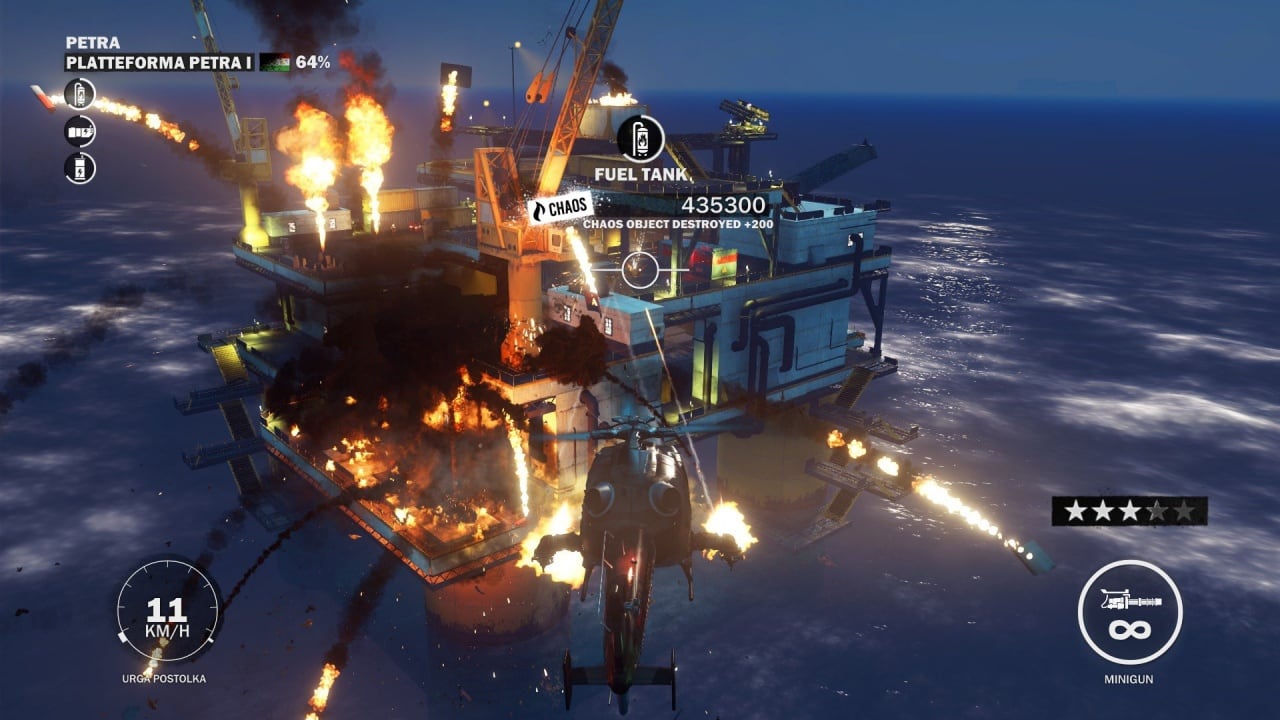Viewport: 1280px width, 720px height.
Task: Open the Platteforma Petra I location banner
Action: tap(160, 62)
